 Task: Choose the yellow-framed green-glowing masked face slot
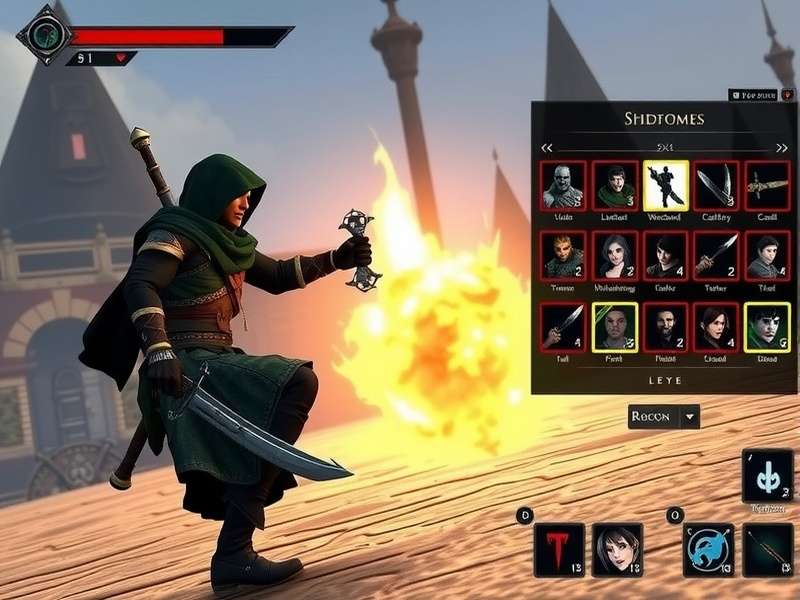pyautogui.click(x=767, y=326)
